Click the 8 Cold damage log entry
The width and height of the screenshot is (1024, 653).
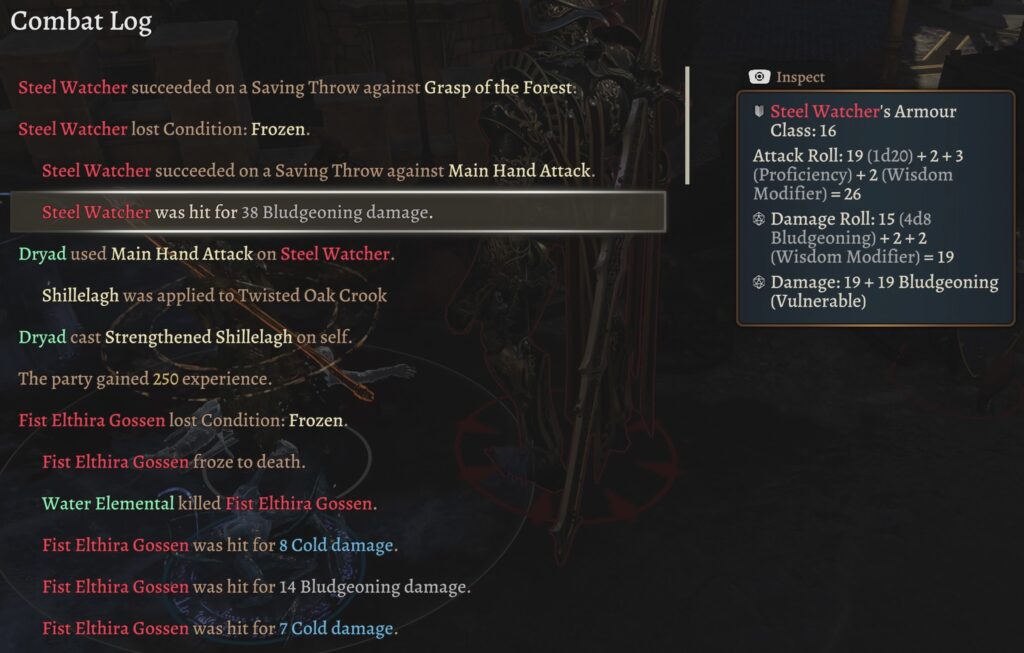220,545
